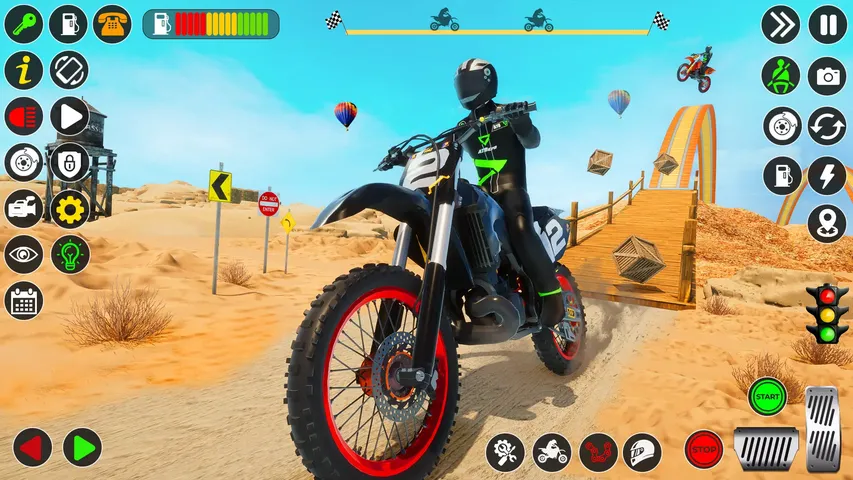853x480 pixels.
Task: Steer right with the green arrow
Action: pos(82,447)
